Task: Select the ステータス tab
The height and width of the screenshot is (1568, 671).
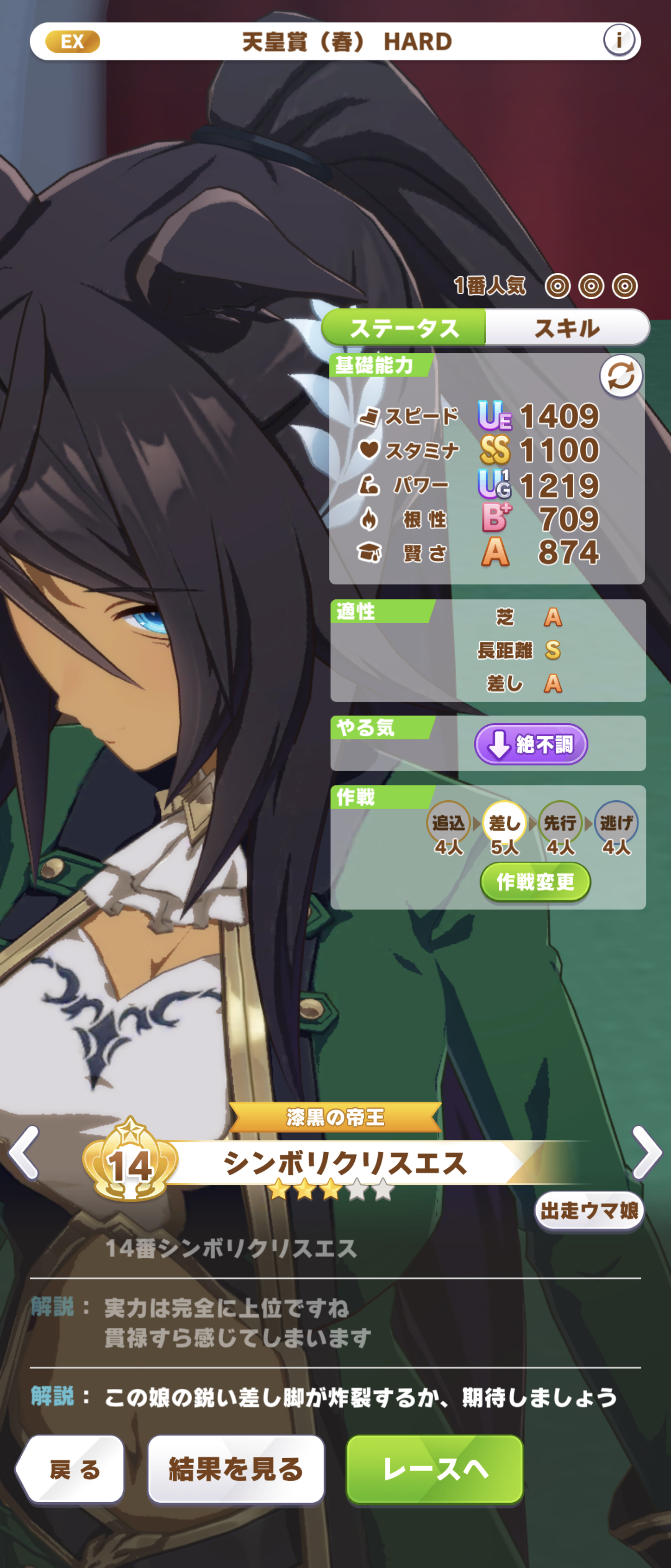Action: (x=404, y=328)
